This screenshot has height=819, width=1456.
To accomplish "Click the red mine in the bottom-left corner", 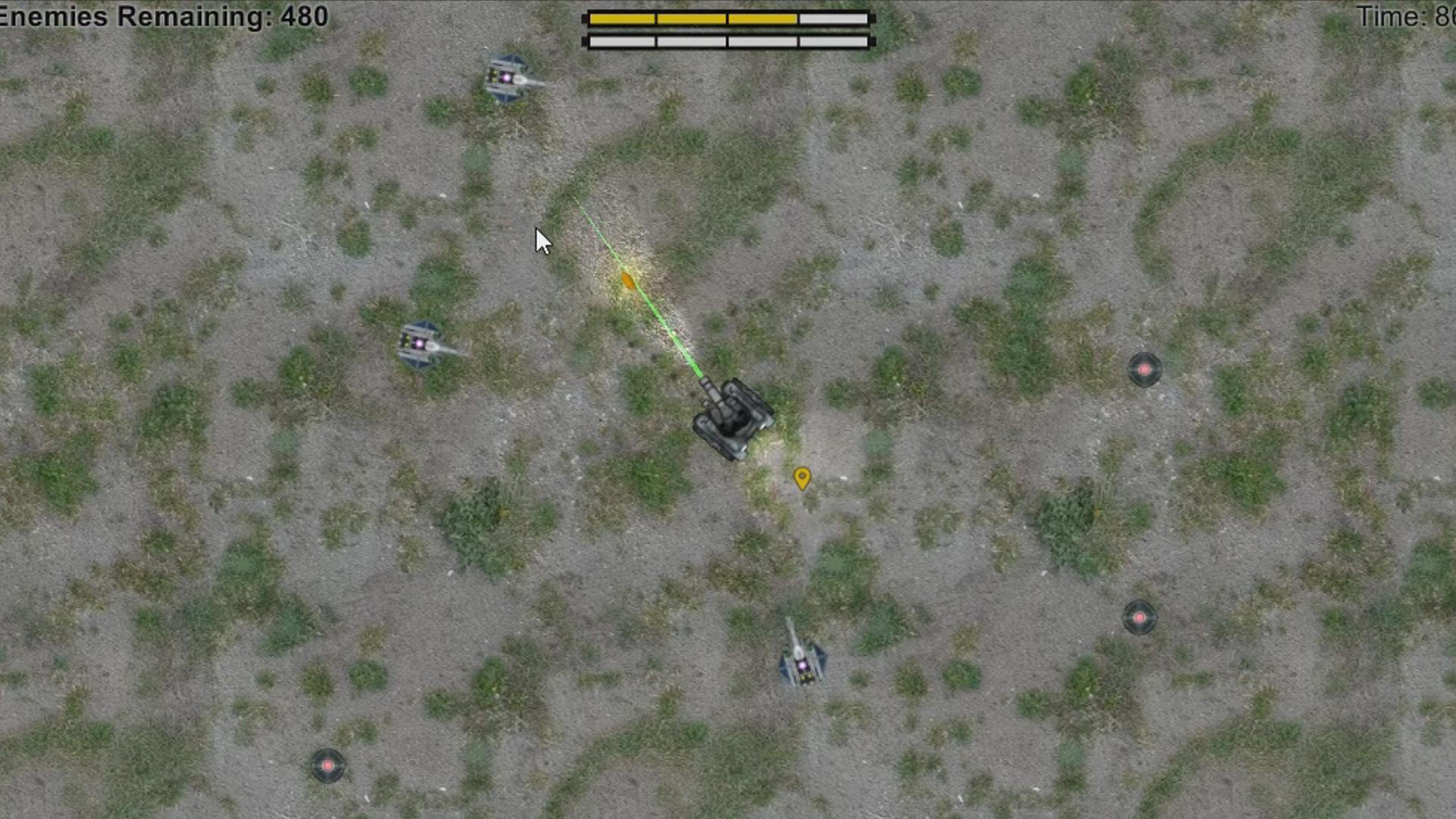I will 328,765.
